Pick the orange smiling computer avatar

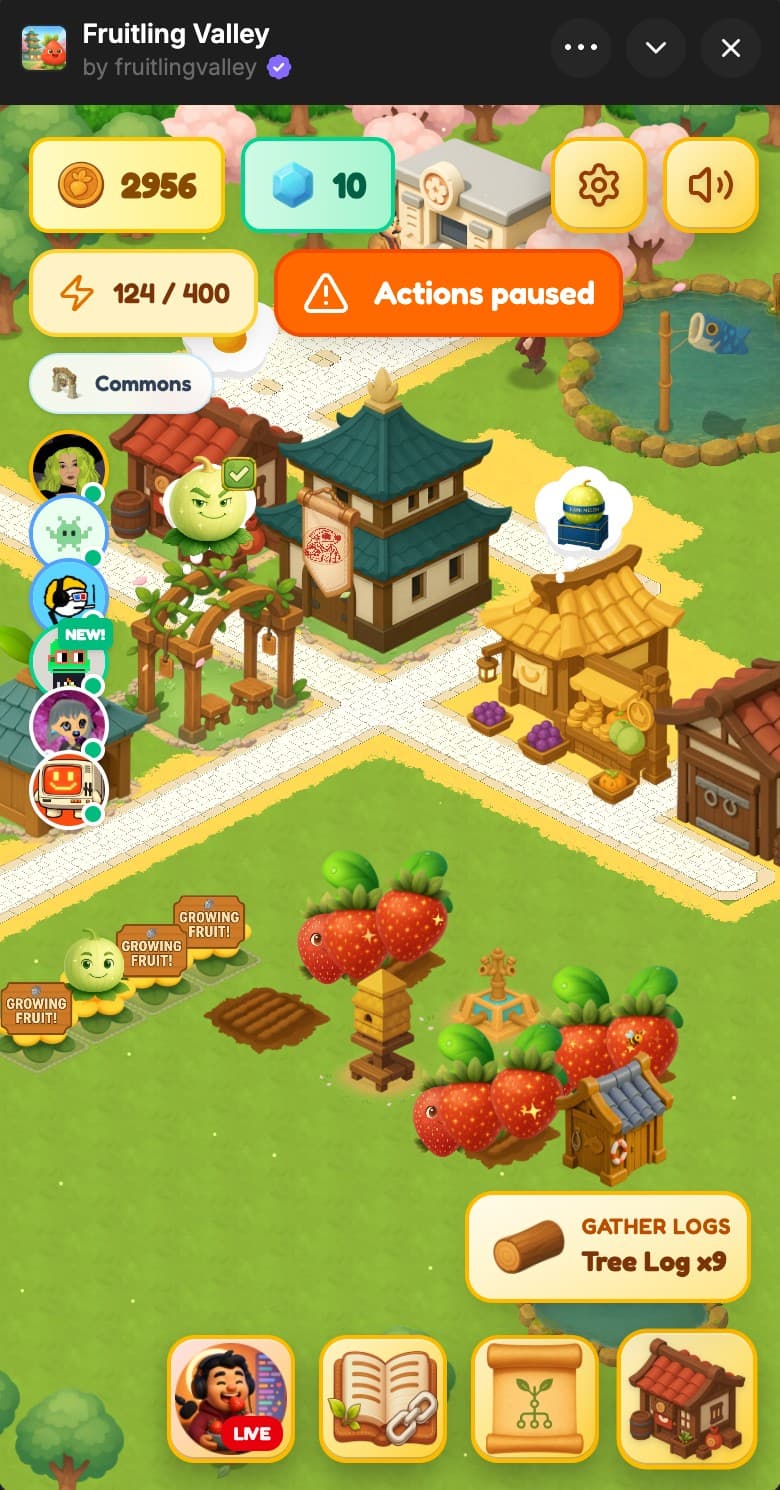pos(68,789)
